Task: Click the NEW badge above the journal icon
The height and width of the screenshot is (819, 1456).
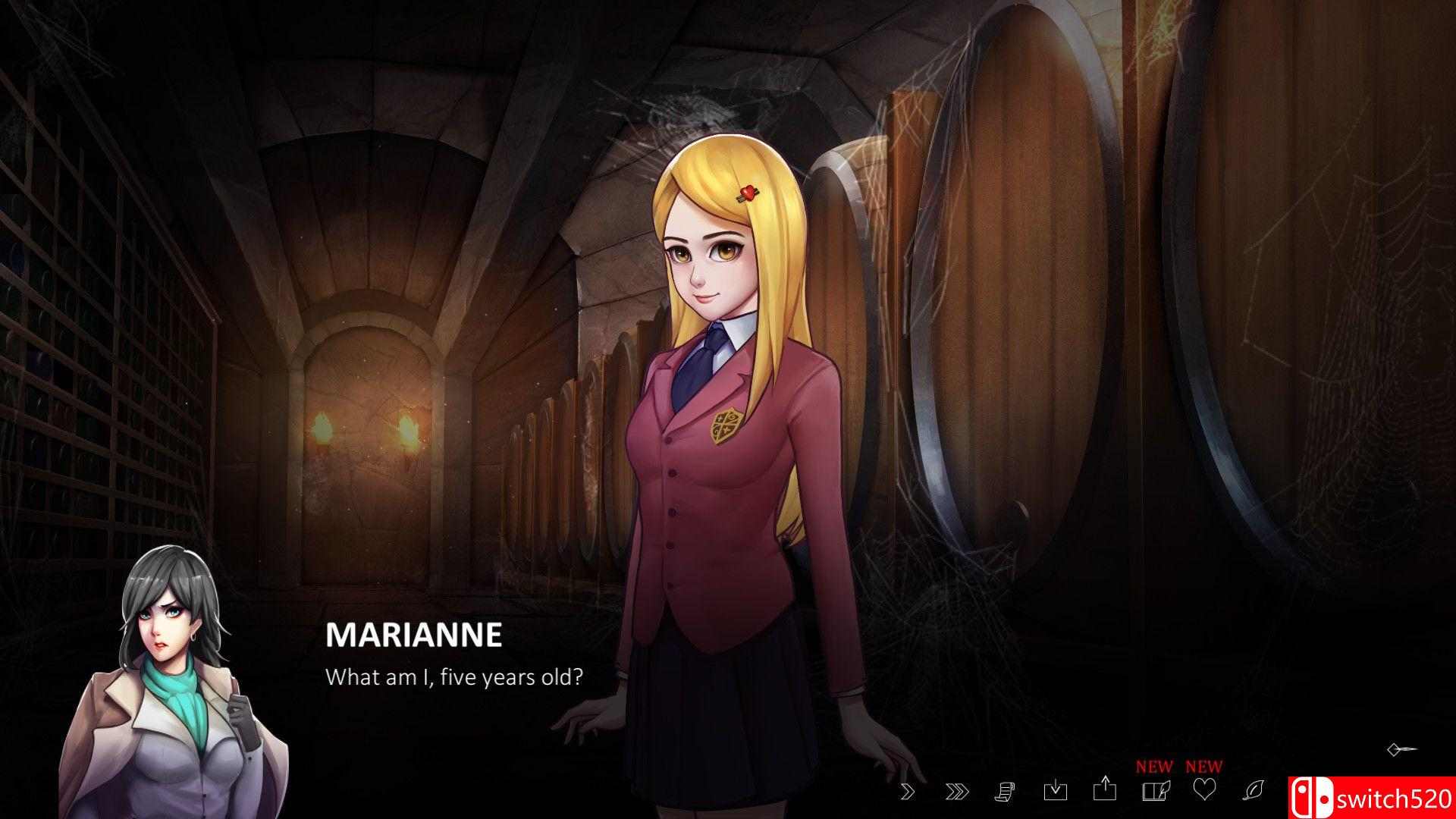Action: click(1153, 766)
